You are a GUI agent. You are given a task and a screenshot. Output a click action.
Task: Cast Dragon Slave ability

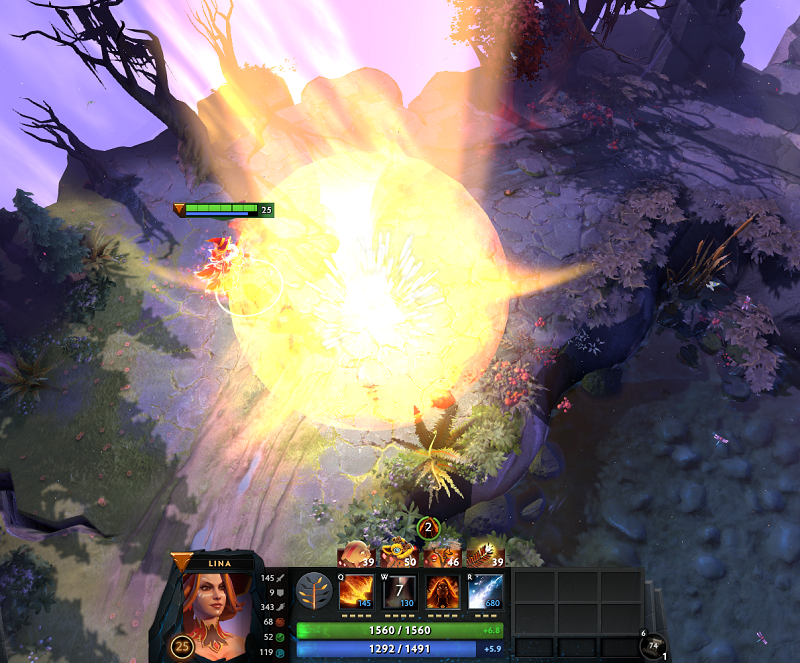pos(356,591)
